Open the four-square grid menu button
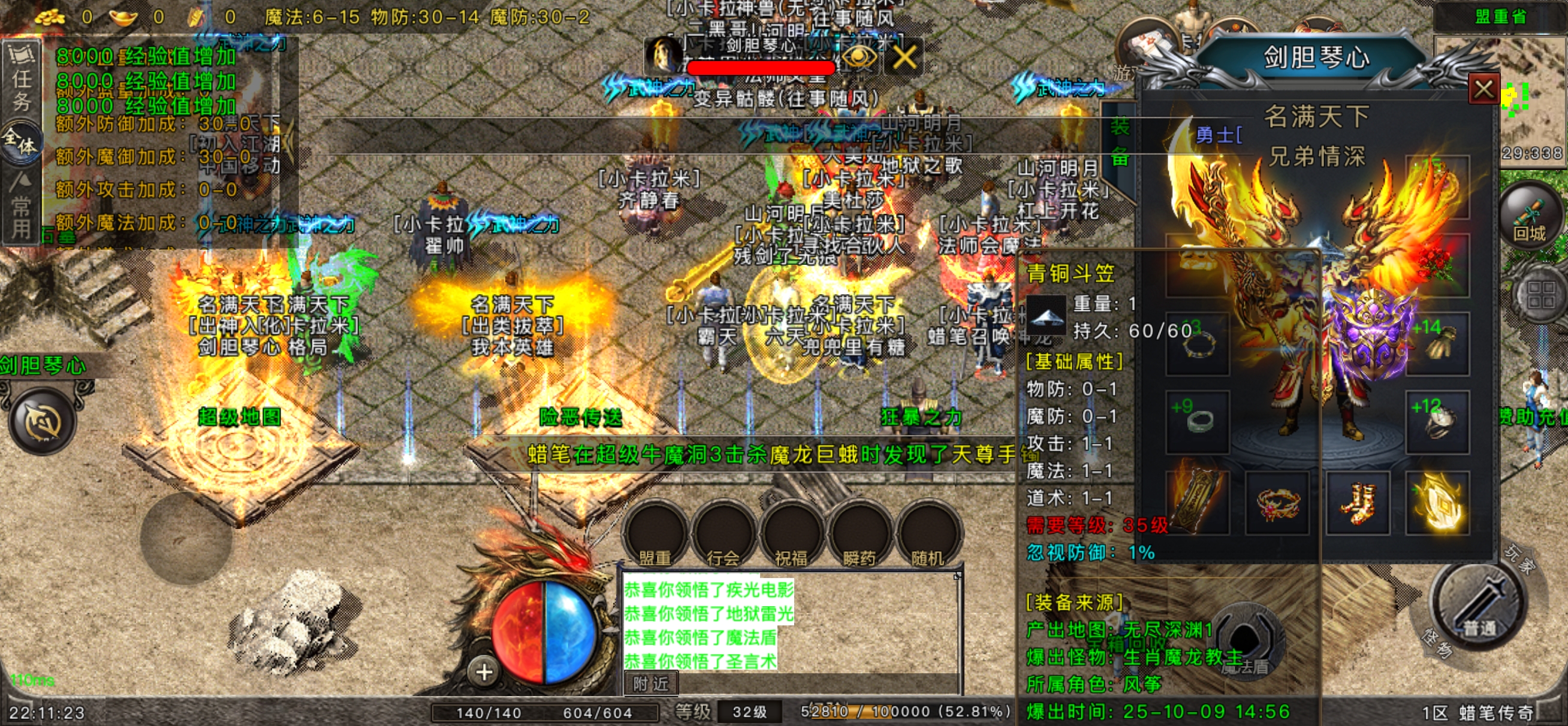This screenshot has height=726, width=1568. tap(1540, 297)
